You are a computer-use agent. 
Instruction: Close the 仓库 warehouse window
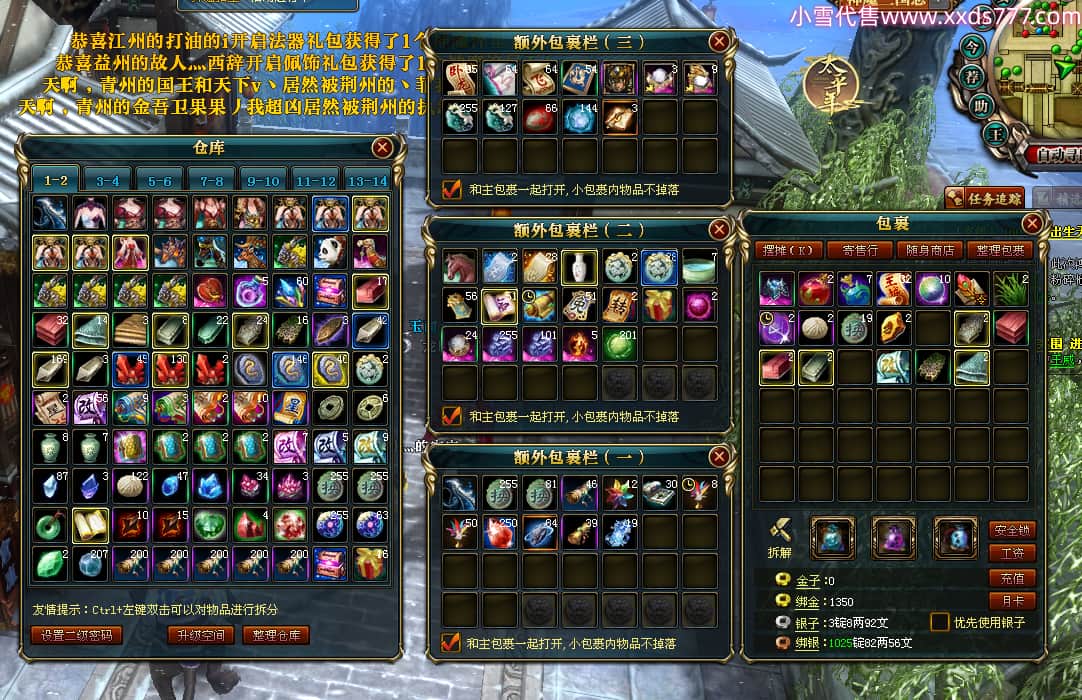[382, 148]
